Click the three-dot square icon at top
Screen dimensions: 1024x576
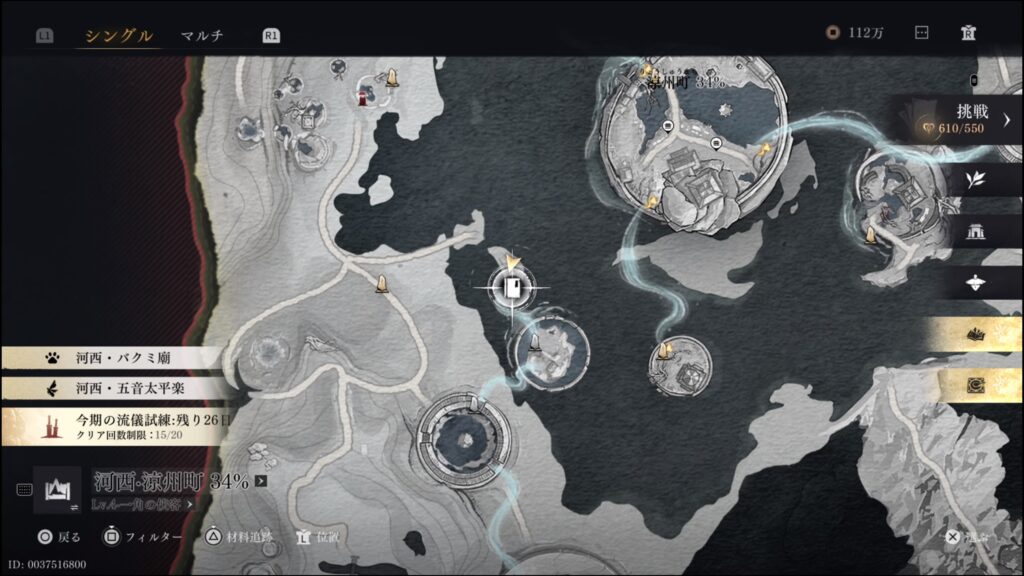coord(921,33)
